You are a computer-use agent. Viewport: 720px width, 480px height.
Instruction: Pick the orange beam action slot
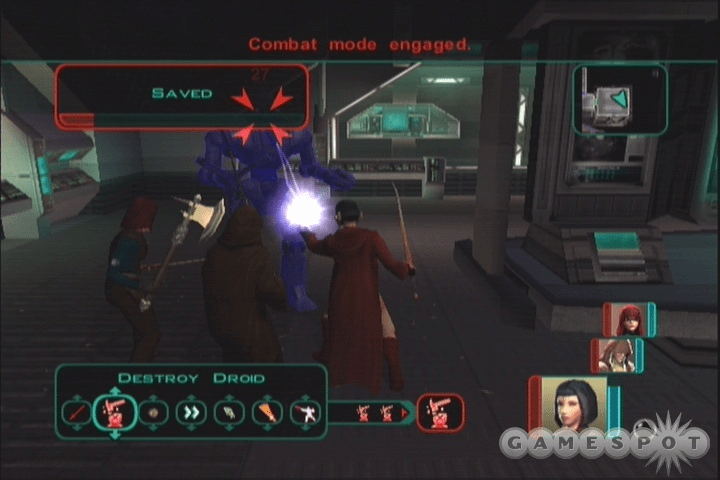267,412
